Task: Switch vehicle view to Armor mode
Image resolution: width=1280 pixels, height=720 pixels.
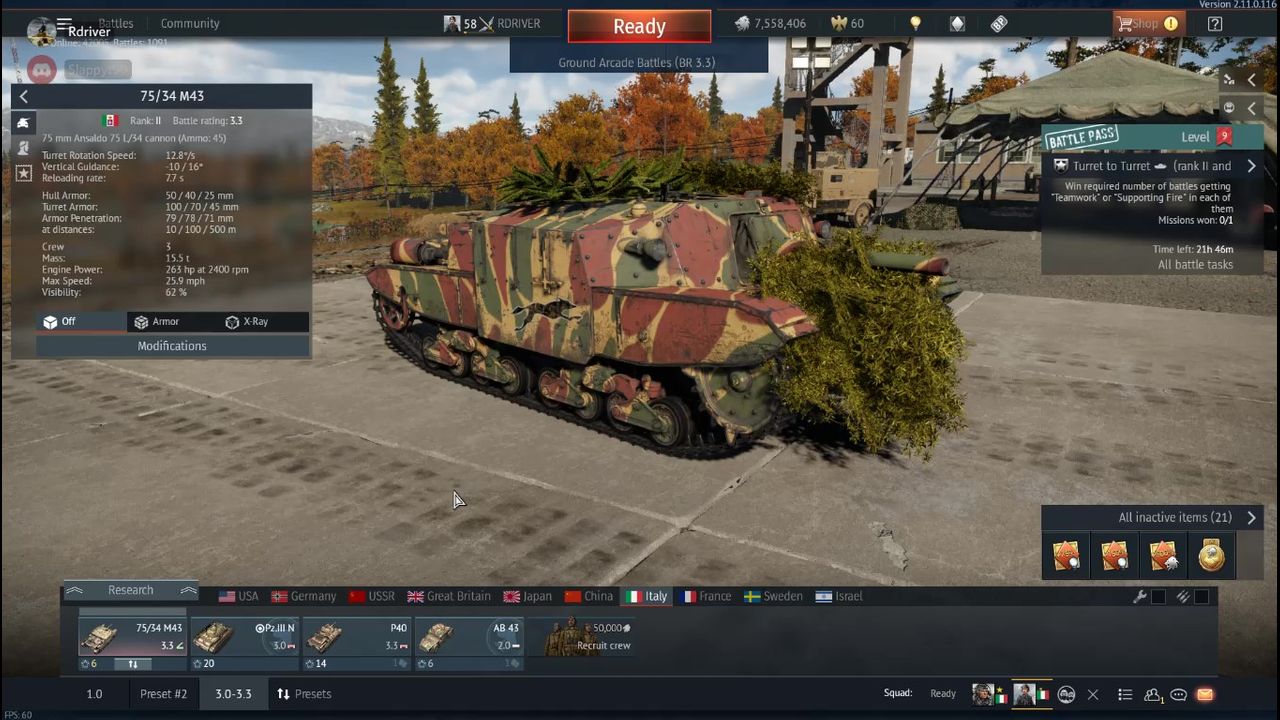Action: tap(157, 322)
